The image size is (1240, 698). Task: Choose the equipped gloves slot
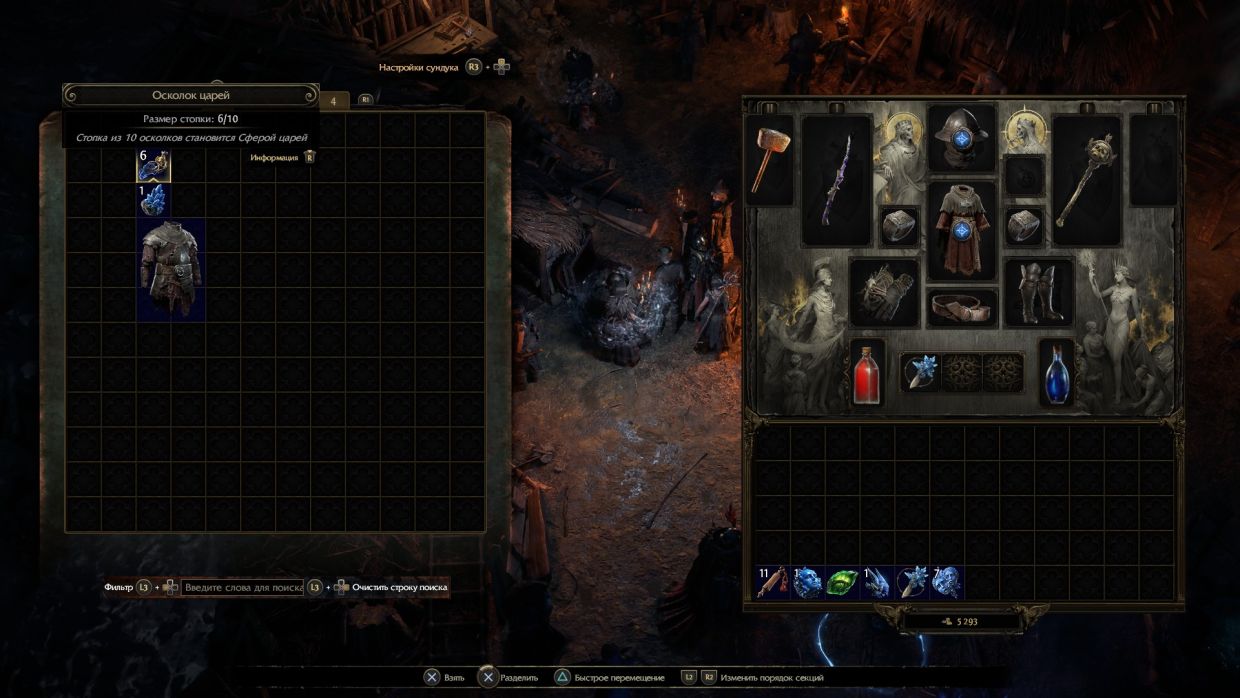point(884,292)
